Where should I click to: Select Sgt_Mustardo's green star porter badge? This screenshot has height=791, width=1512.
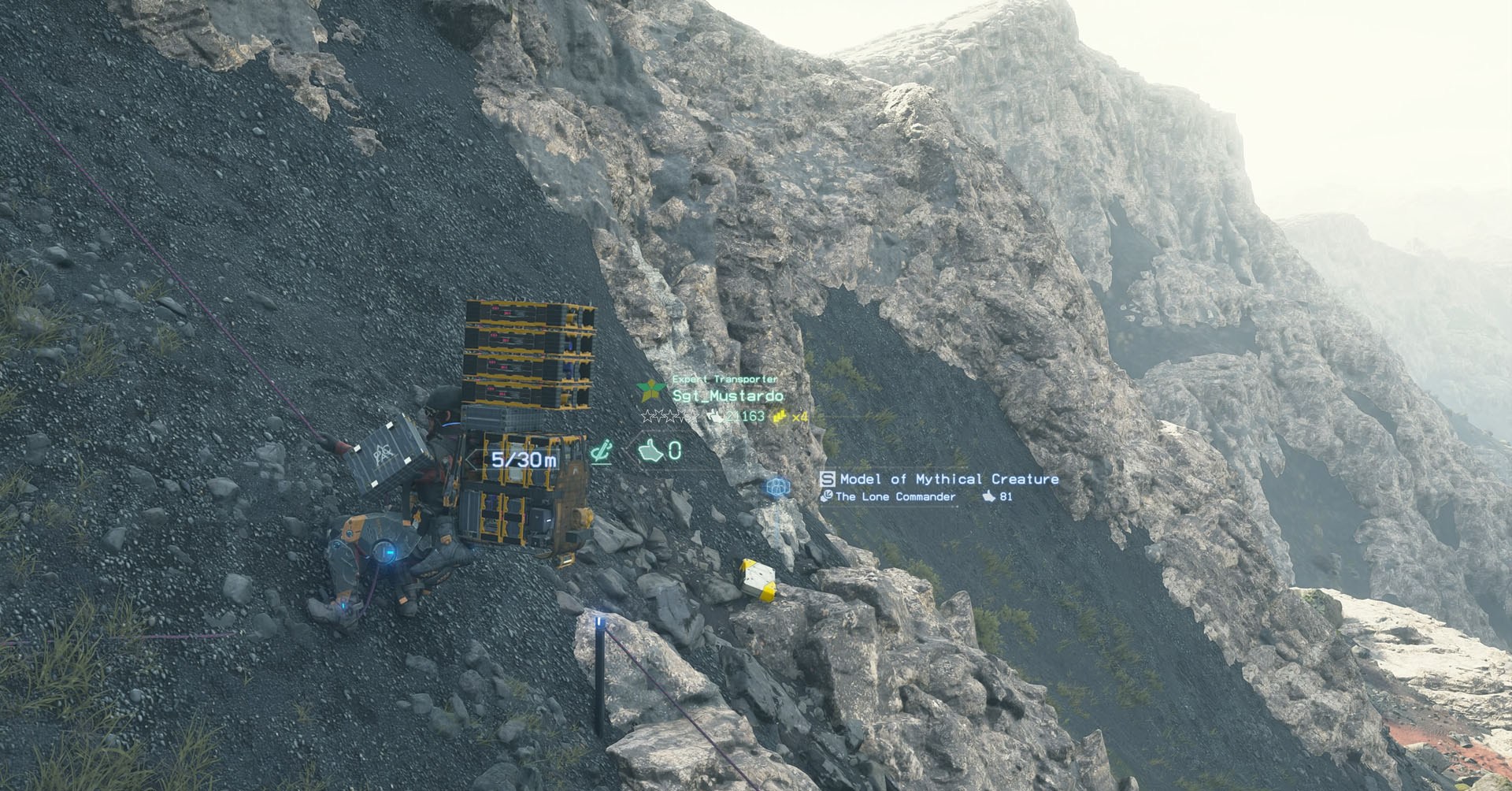coord(650,389)
